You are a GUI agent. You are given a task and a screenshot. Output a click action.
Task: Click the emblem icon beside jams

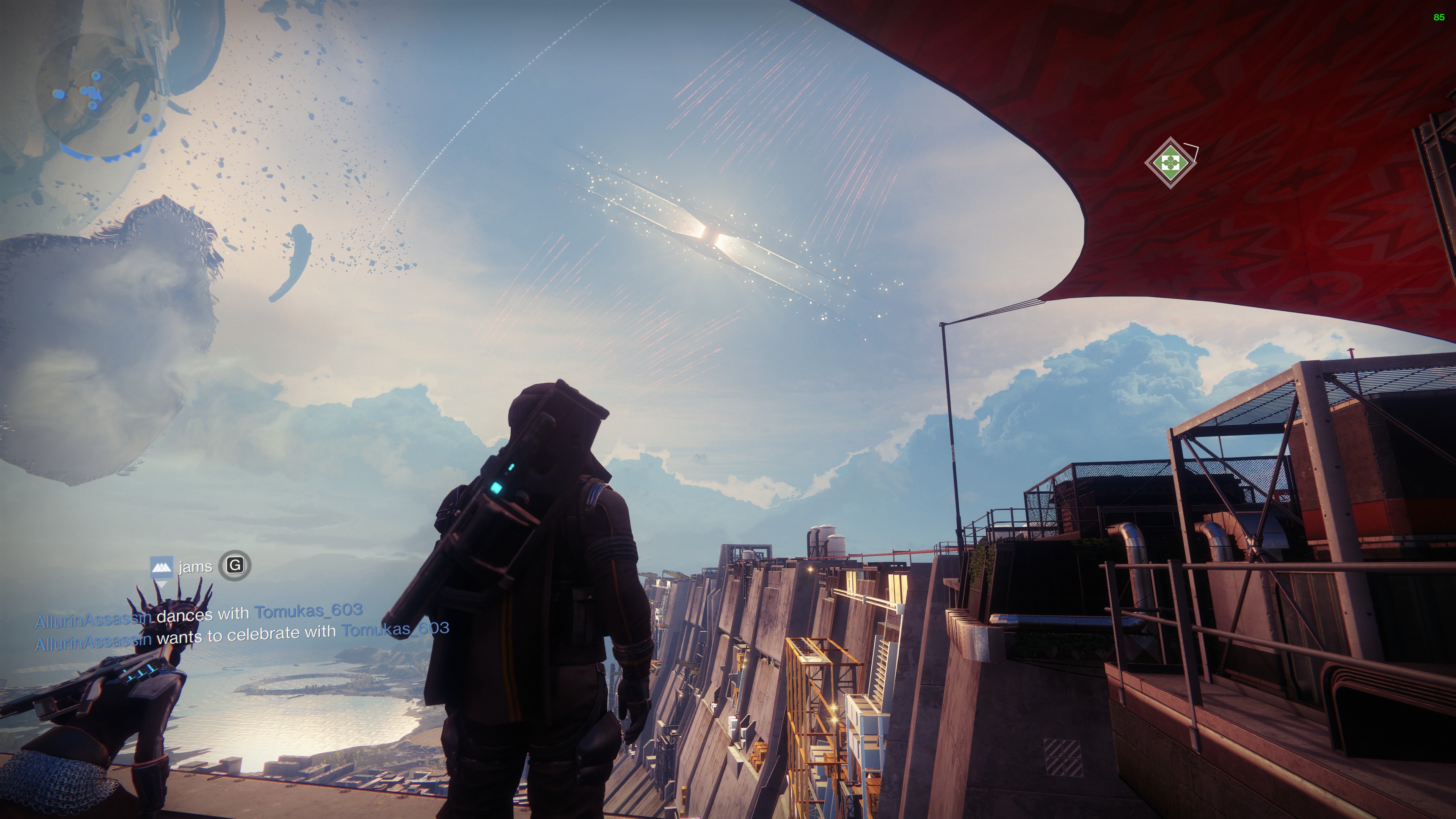click(x=161, y=566)
